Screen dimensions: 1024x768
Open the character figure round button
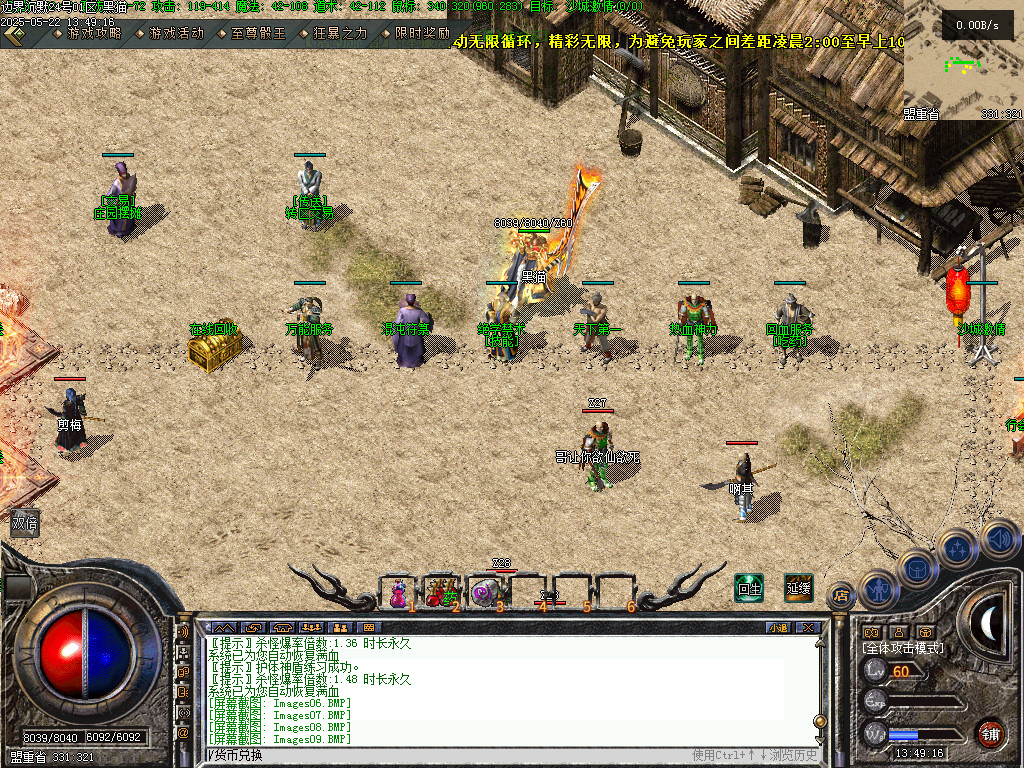pos(877,588)
